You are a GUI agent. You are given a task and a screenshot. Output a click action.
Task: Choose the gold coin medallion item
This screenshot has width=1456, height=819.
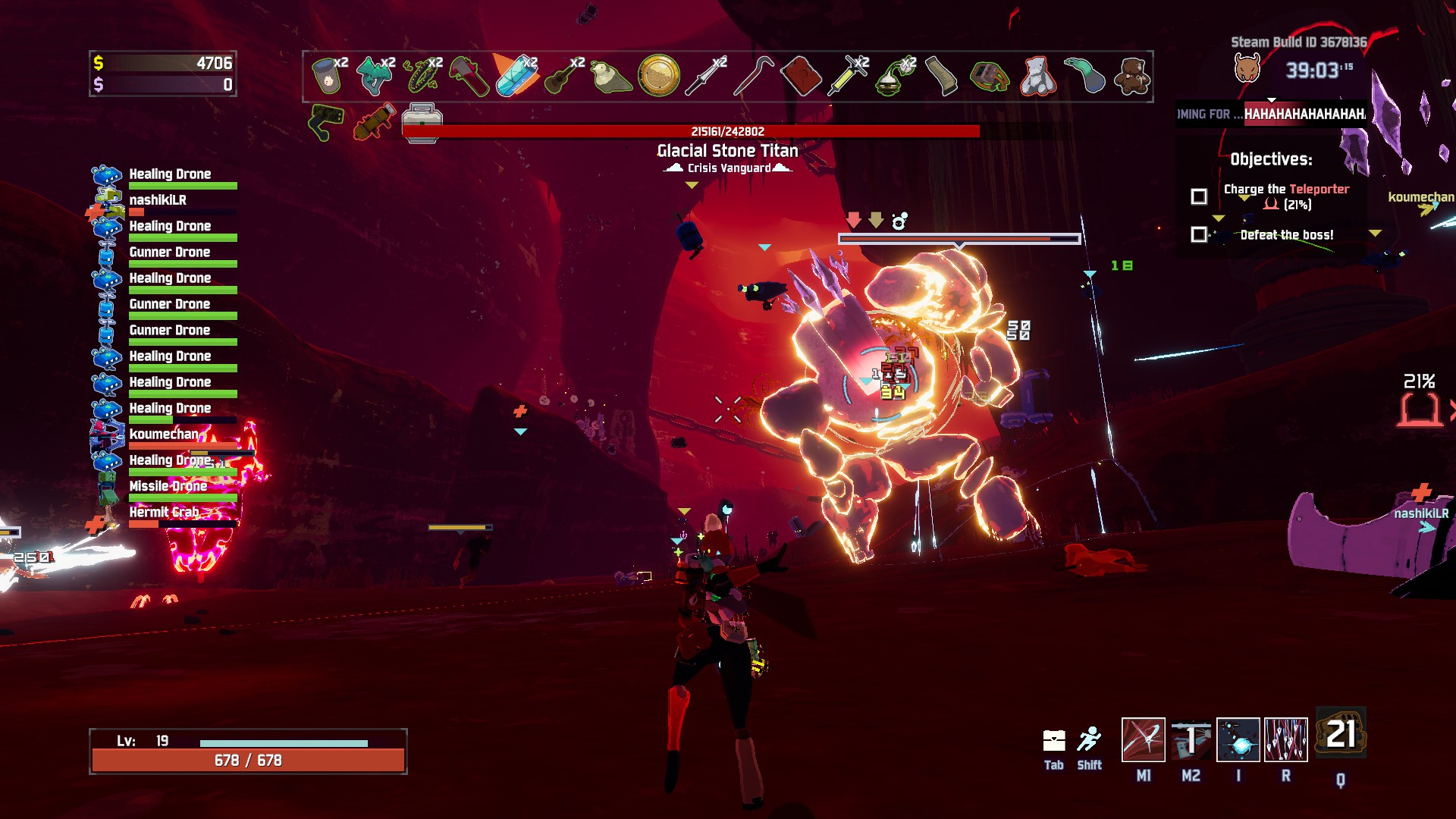click(658, 76)
